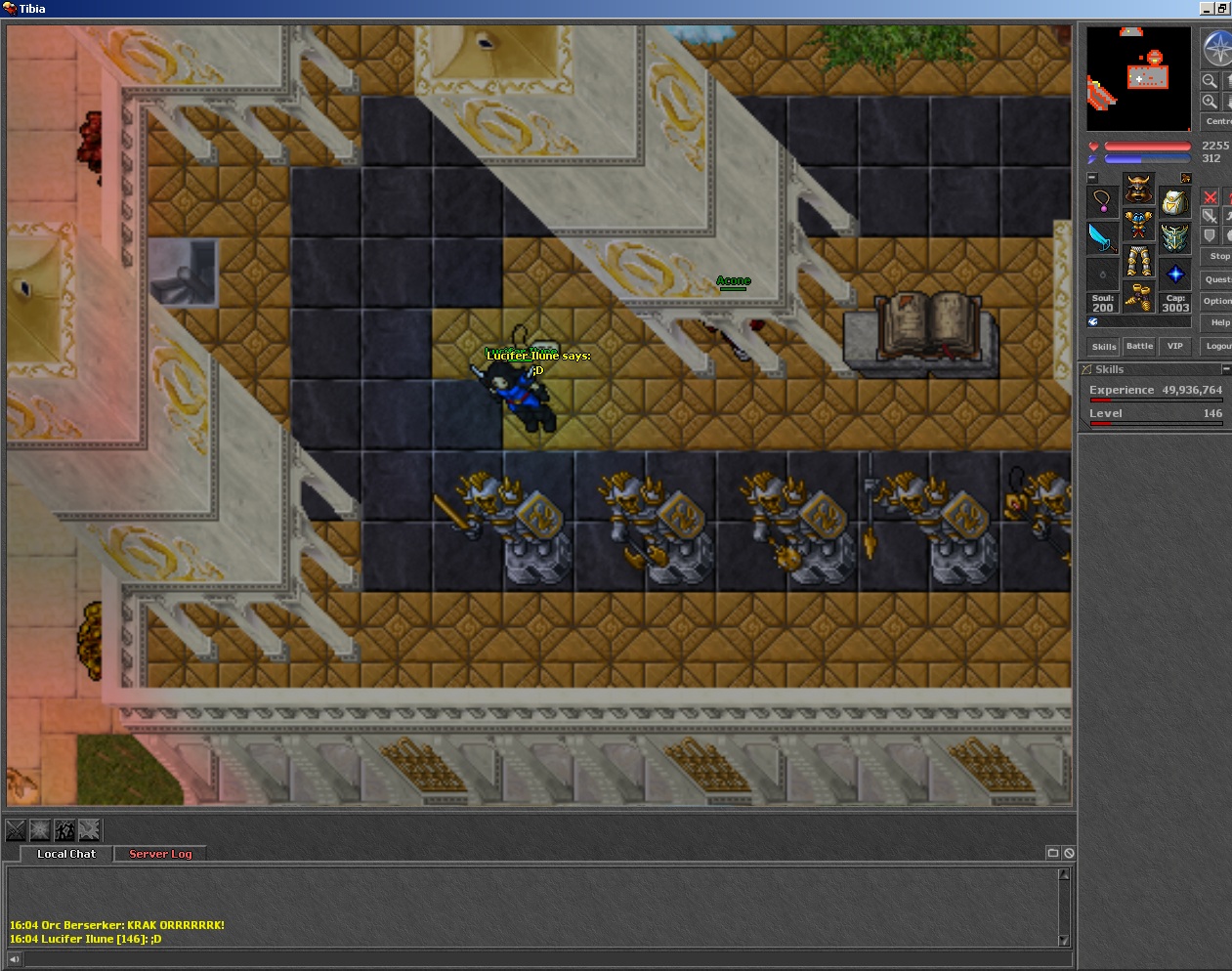Screen dimensions: 1232x971
Task: Open the backpack slot
Action: click(1174, 202)
